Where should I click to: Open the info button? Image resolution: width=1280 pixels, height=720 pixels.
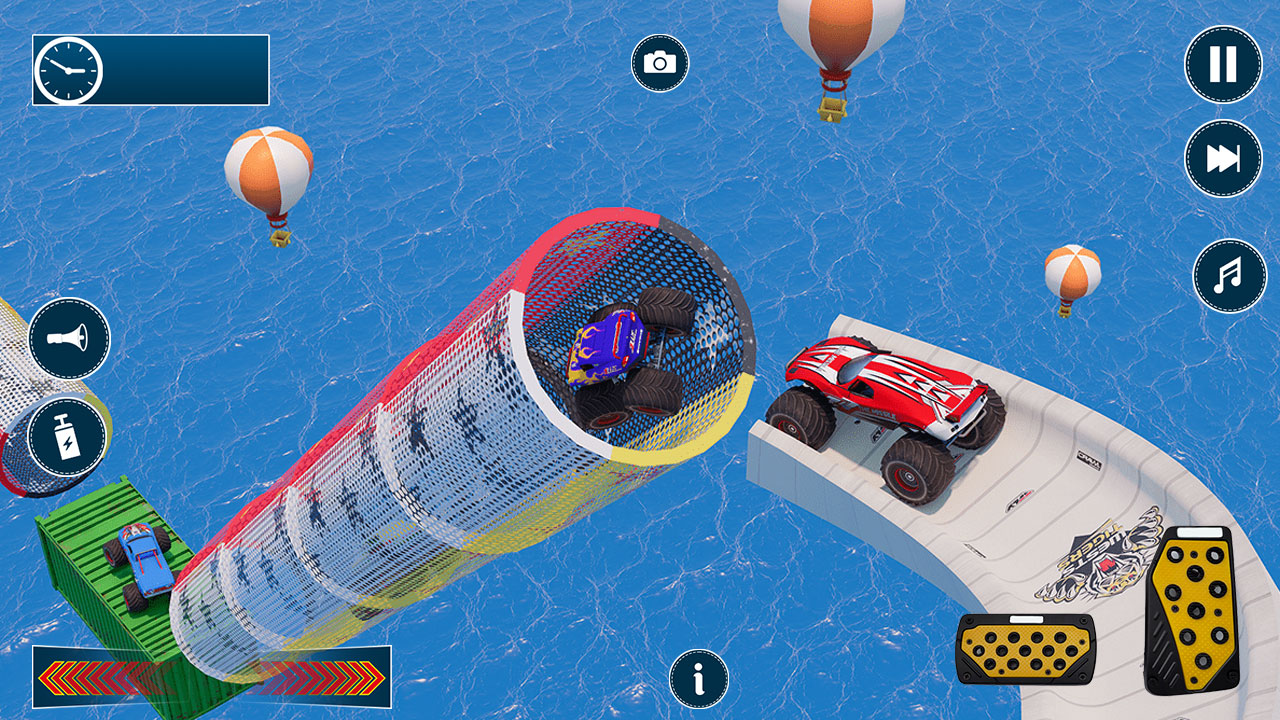(x=699, y=679)
